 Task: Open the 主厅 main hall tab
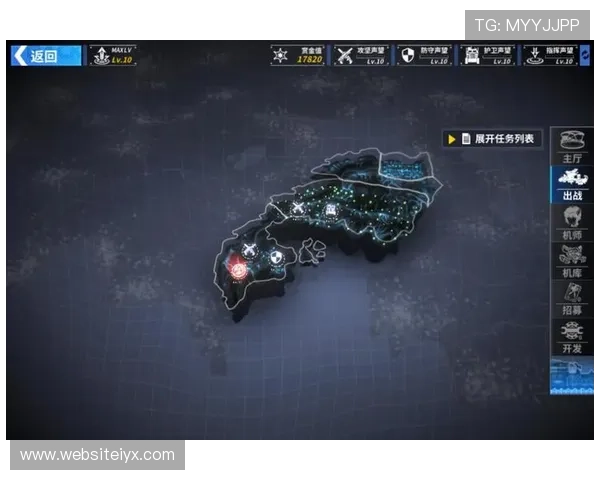point(572,146)
